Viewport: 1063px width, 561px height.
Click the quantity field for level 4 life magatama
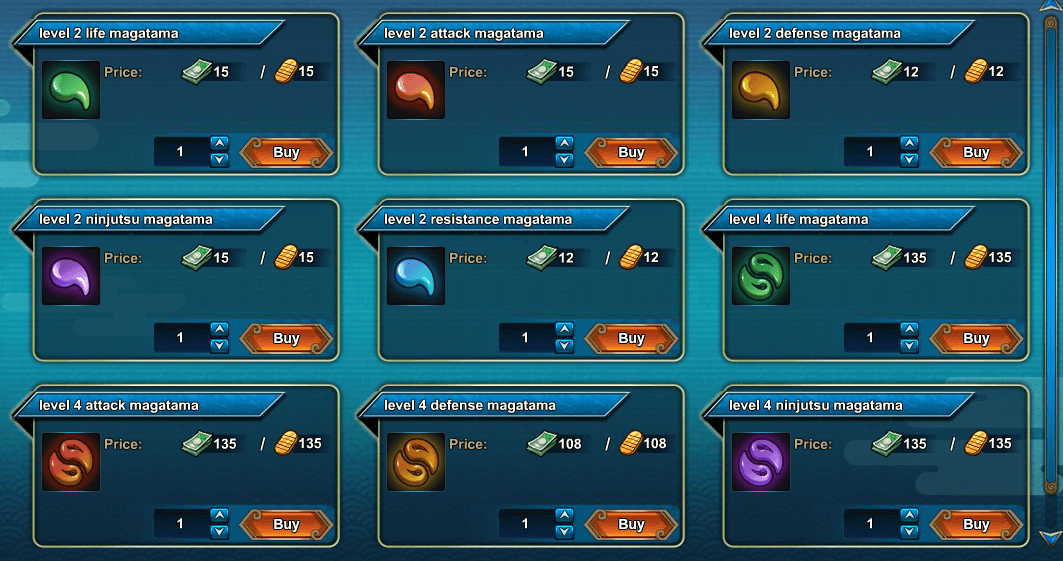(870, 338)
